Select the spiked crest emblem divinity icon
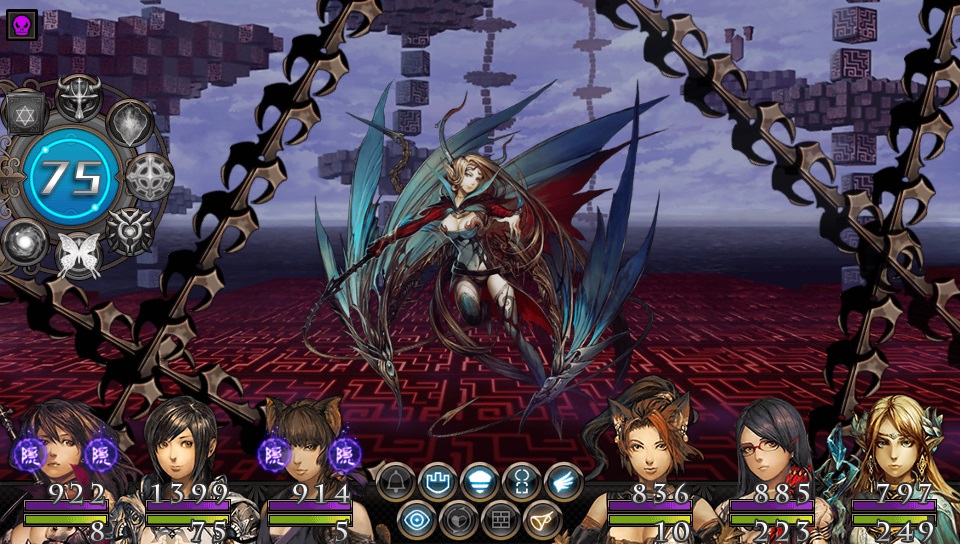The height and width of the screenshot is (544, 960). tap(128, 230)
